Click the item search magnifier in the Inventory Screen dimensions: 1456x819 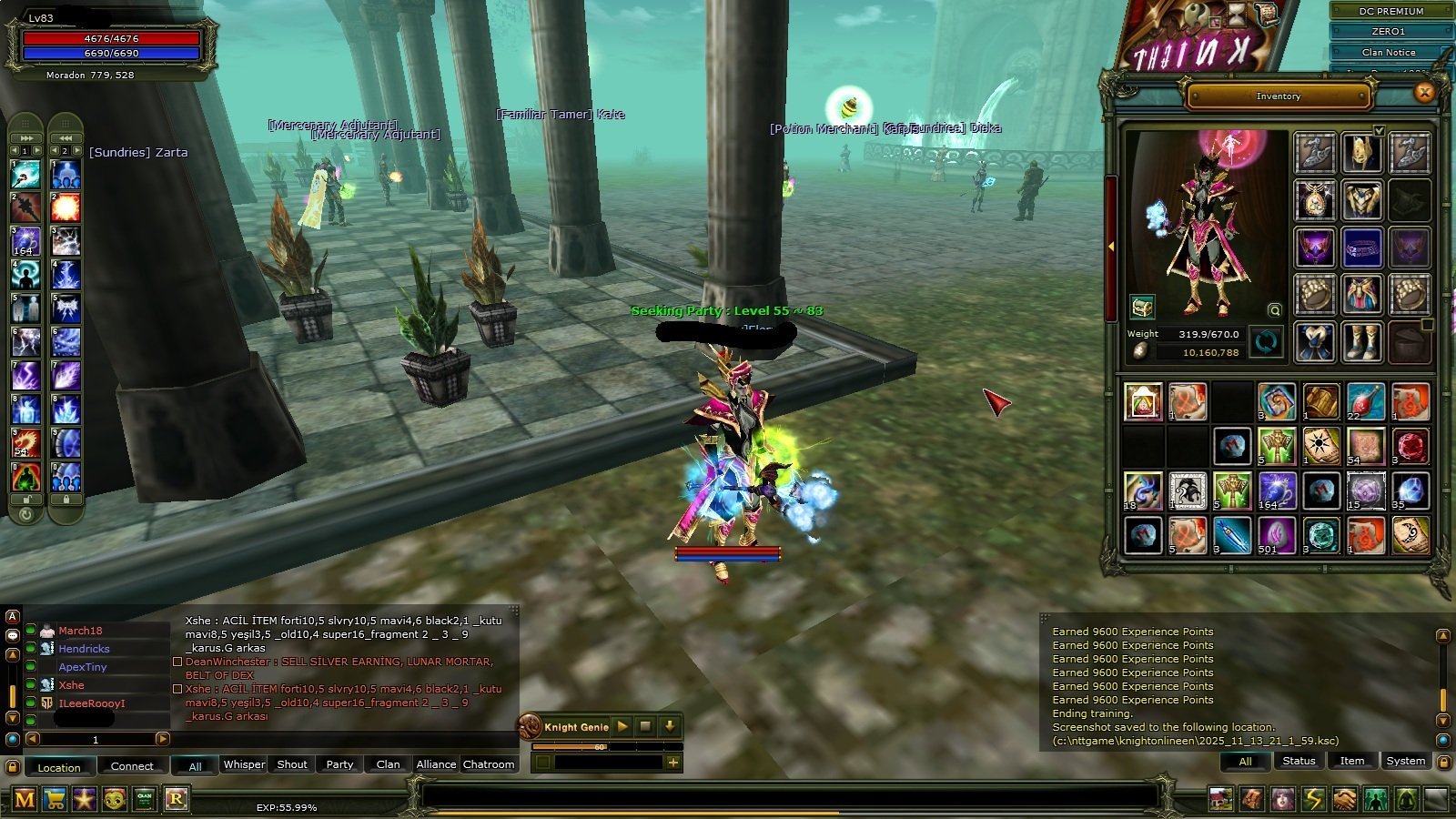pyautogui.click(x=1273, y=310)
